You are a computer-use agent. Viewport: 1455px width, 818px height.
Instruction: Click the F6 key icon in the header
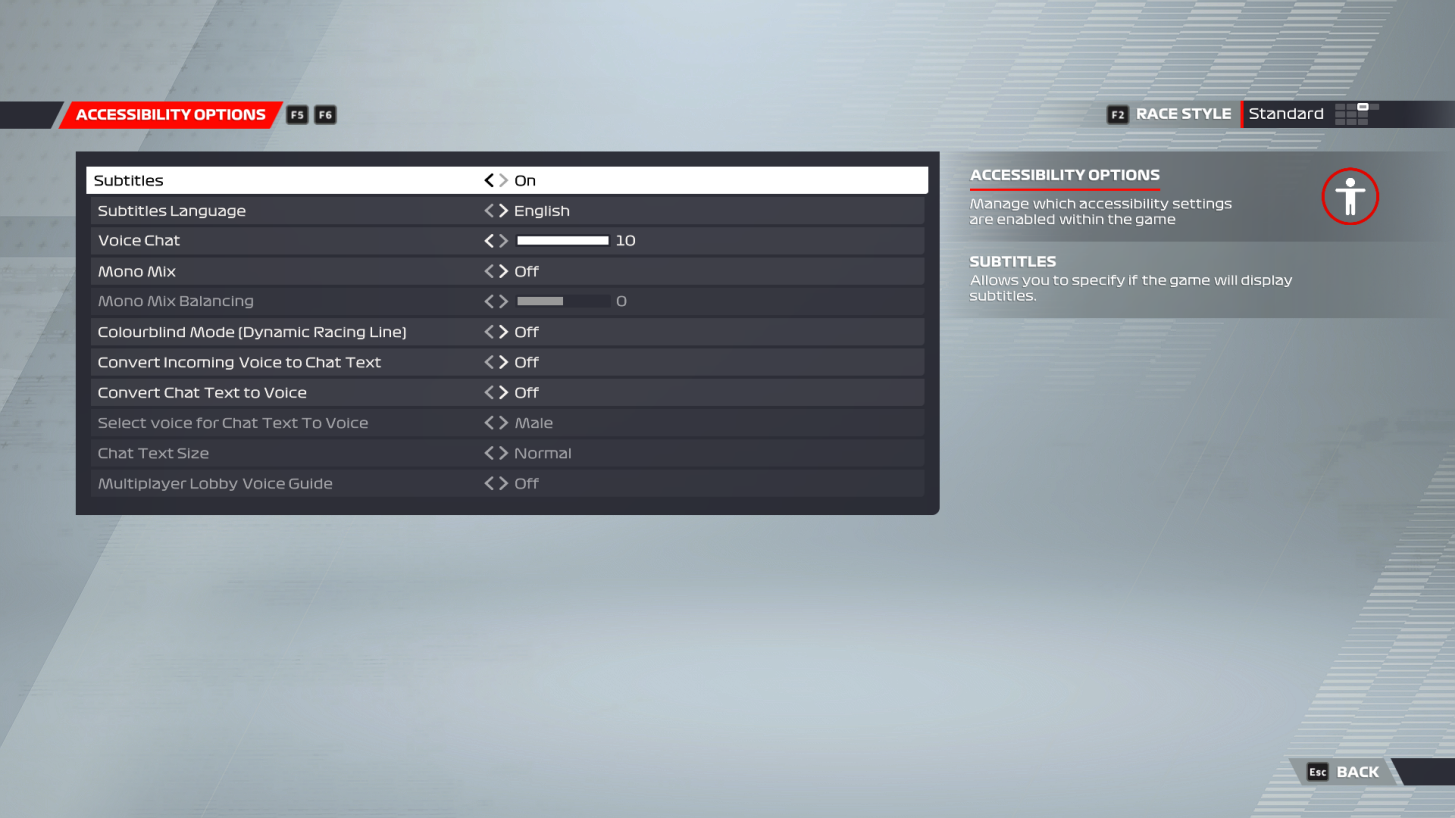click(324, 114)
